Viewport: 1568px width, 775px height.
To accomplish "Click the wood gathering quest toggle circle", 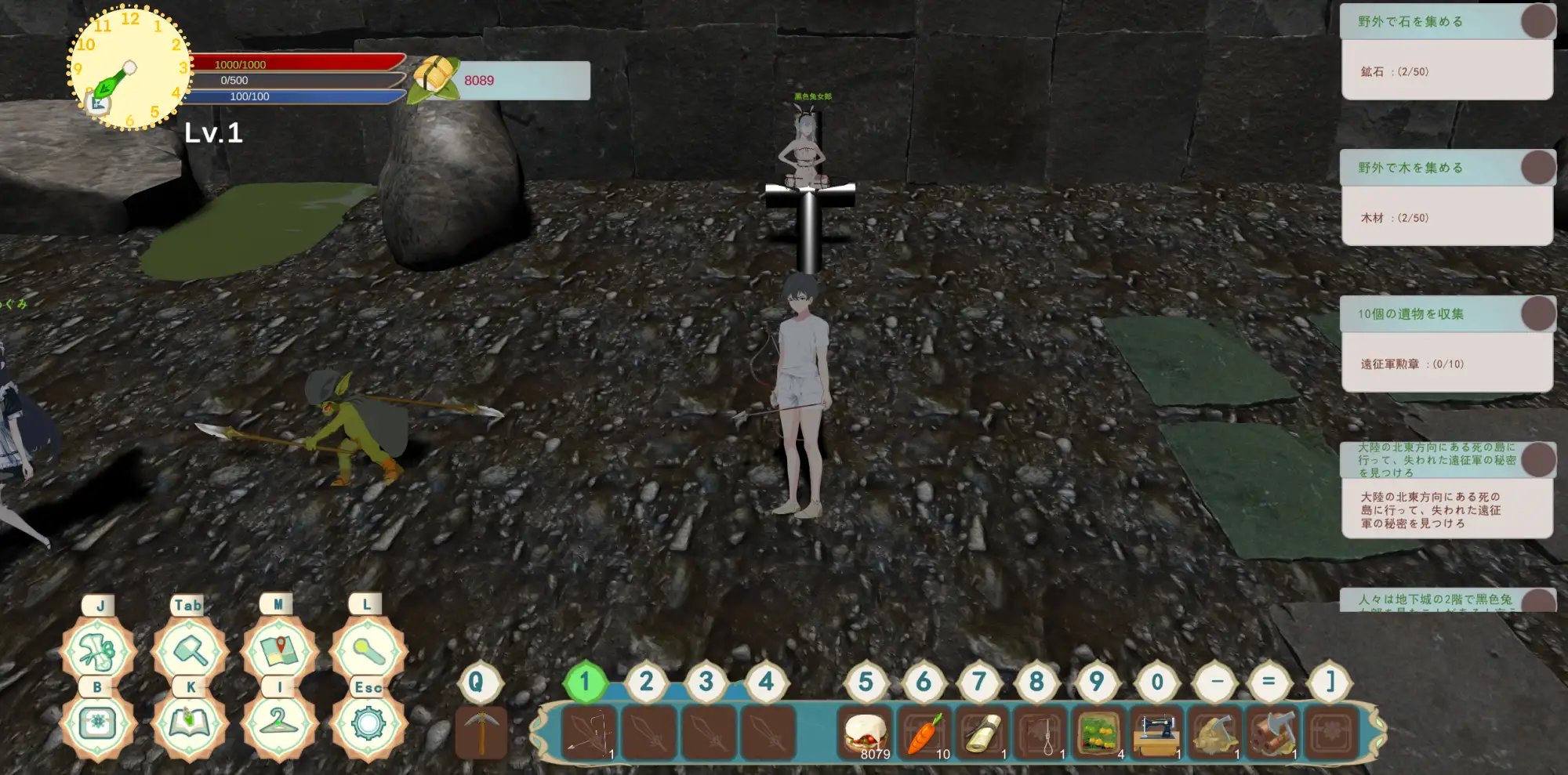I will 1538,167.
